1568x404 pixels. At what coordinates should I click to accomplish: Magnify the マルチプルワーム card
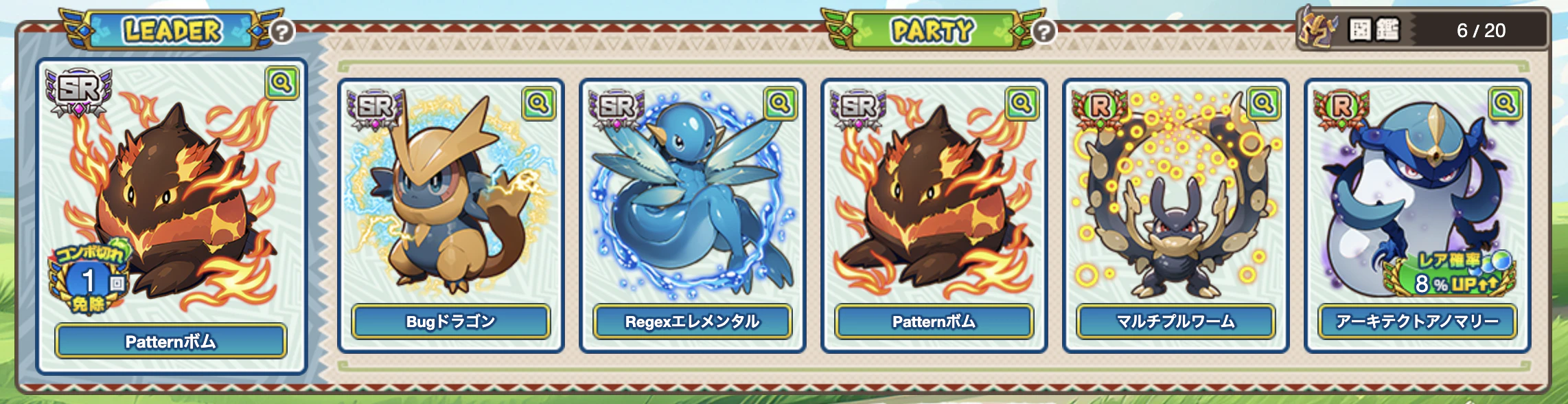[1263, 104]
